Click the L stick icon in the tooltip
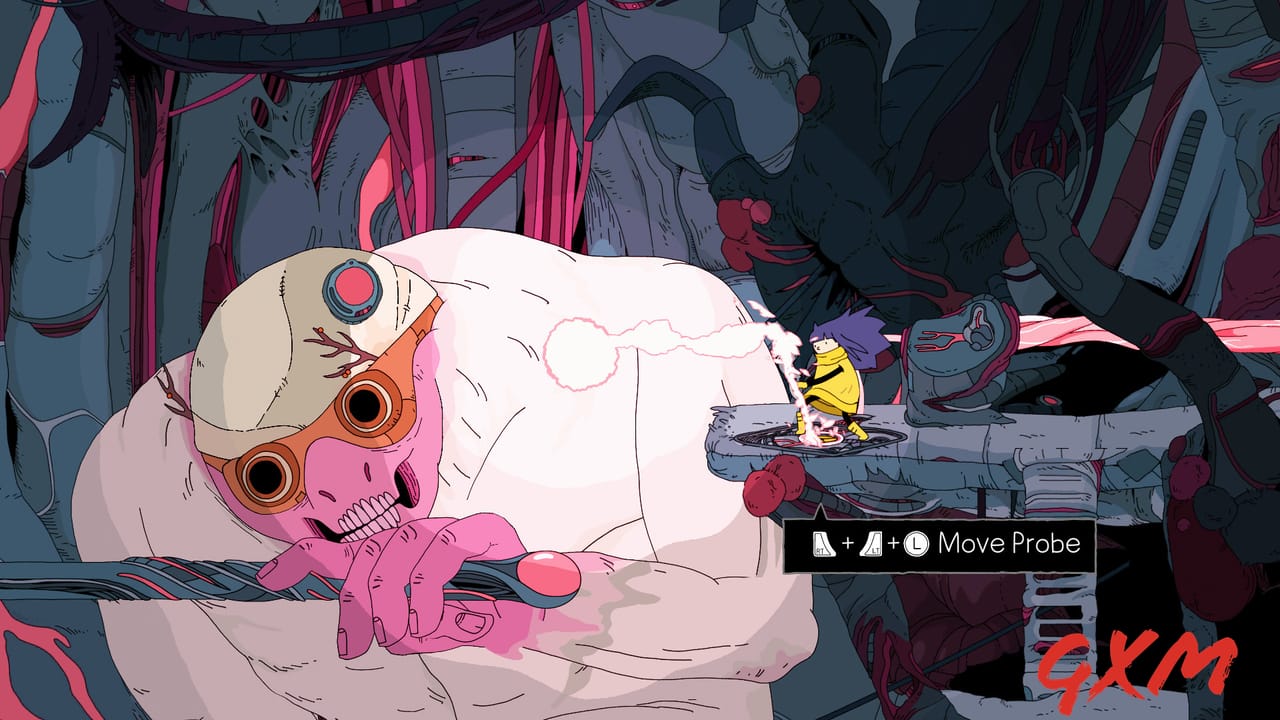This screenshot has height=720, width=1280. click(917, 543)
